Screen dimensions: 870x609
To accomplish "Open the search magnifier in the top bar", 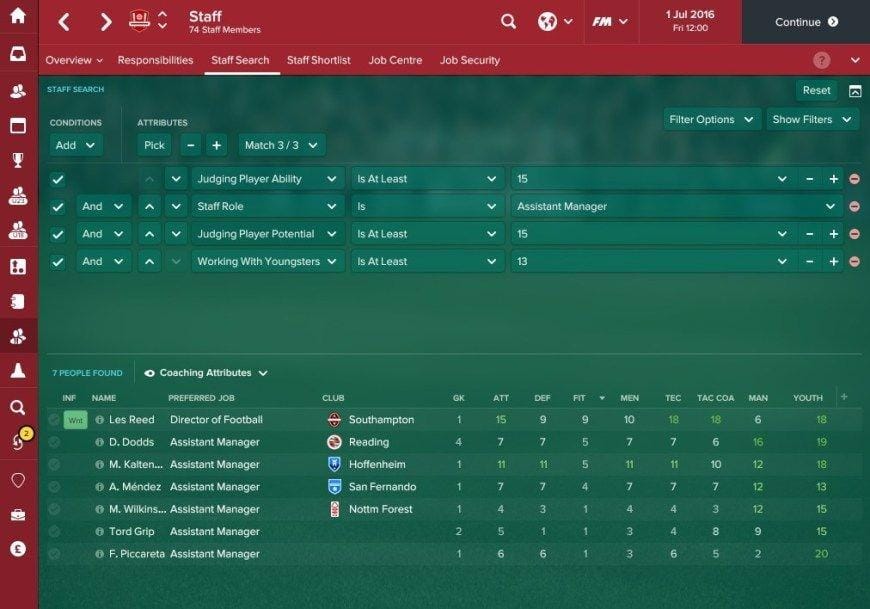I will point(508,21).
